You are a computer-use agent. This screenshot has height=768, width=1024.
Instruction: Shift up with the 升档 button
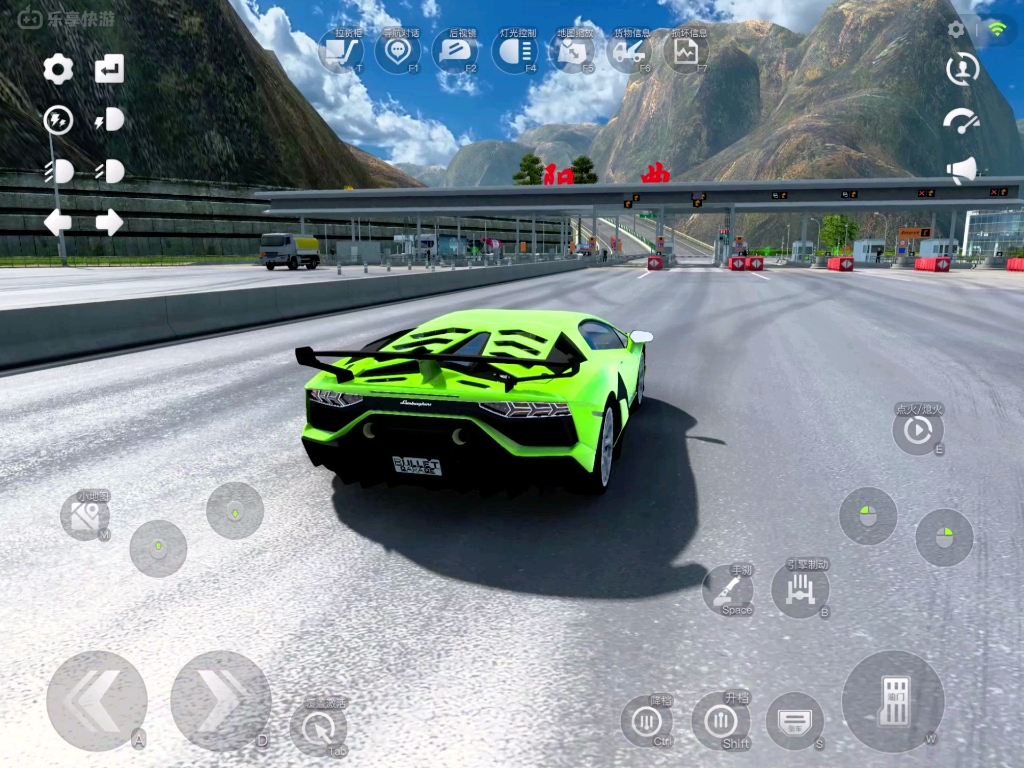720,720
